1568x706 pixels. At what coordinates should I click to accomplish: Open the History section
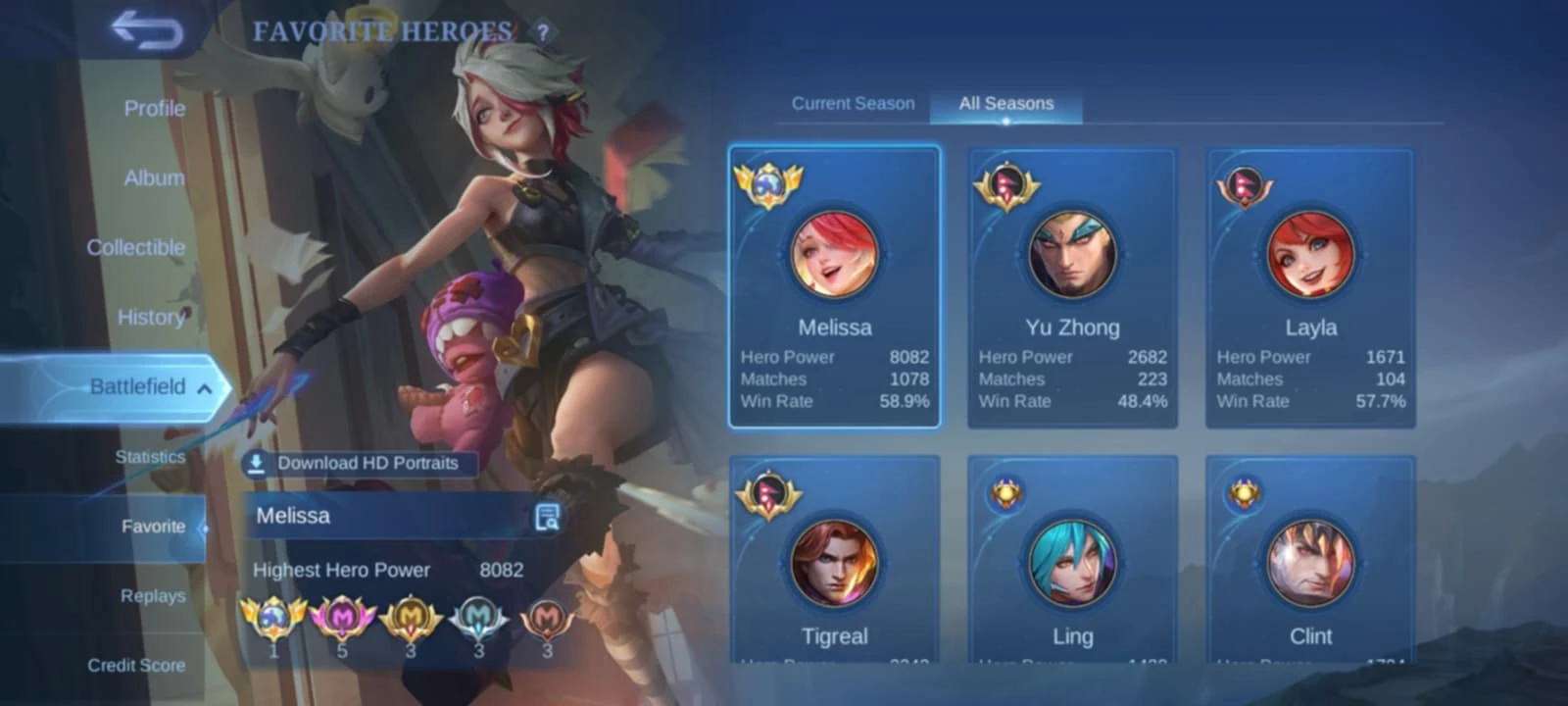click(151, 318)
